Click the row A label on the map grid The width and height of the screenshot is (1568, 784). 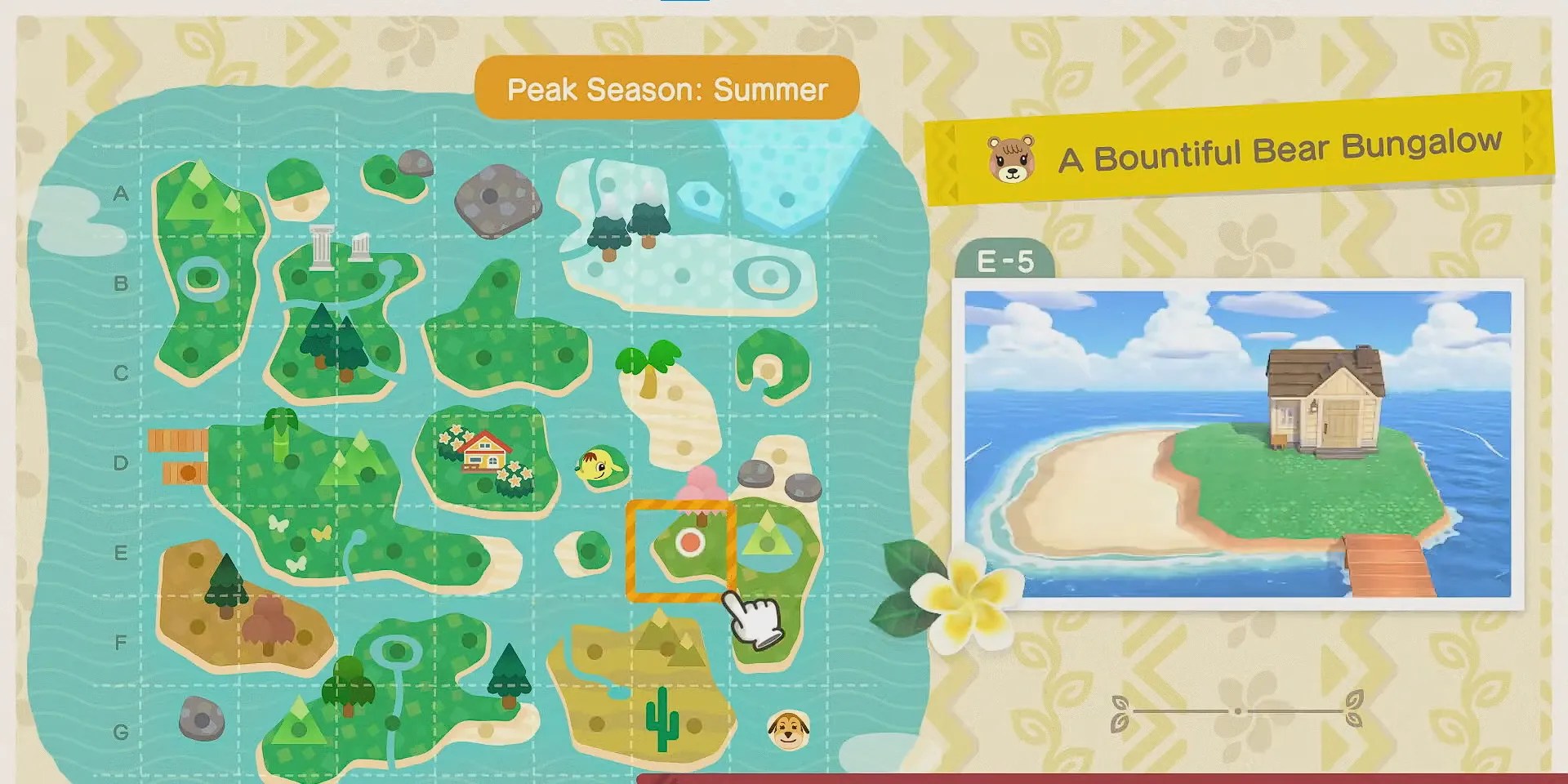pos(121,194)
